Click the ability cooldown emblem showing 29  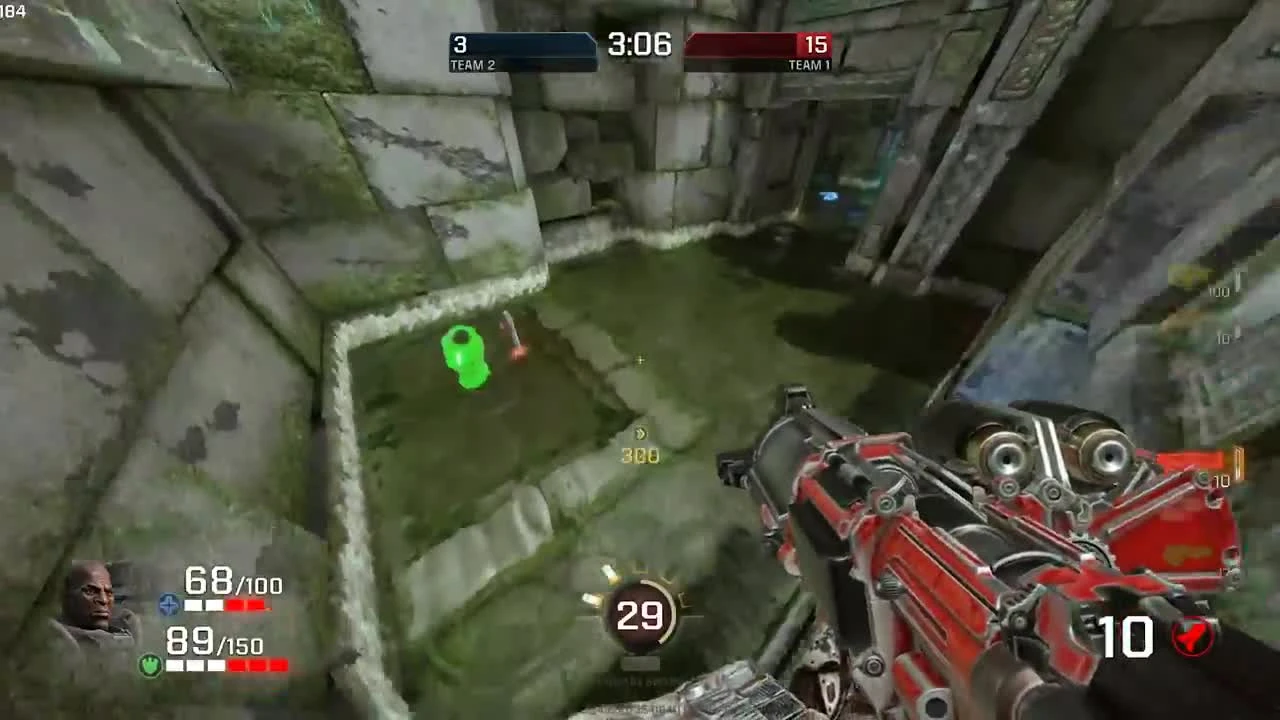tap(641, 614)
